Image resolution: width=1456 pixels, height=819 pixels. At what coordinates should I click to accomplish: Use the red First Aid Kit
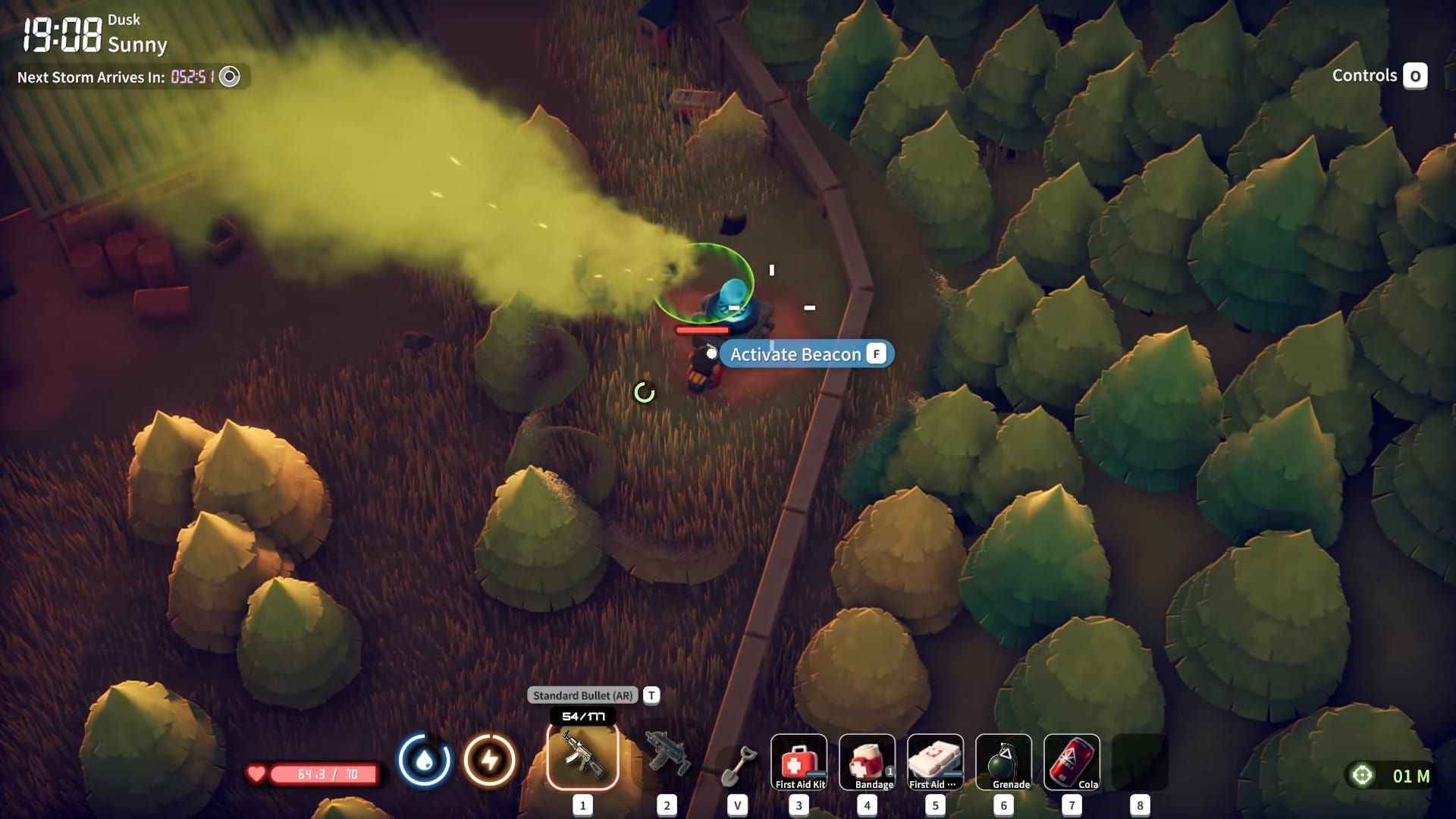[x=799, y=762]
